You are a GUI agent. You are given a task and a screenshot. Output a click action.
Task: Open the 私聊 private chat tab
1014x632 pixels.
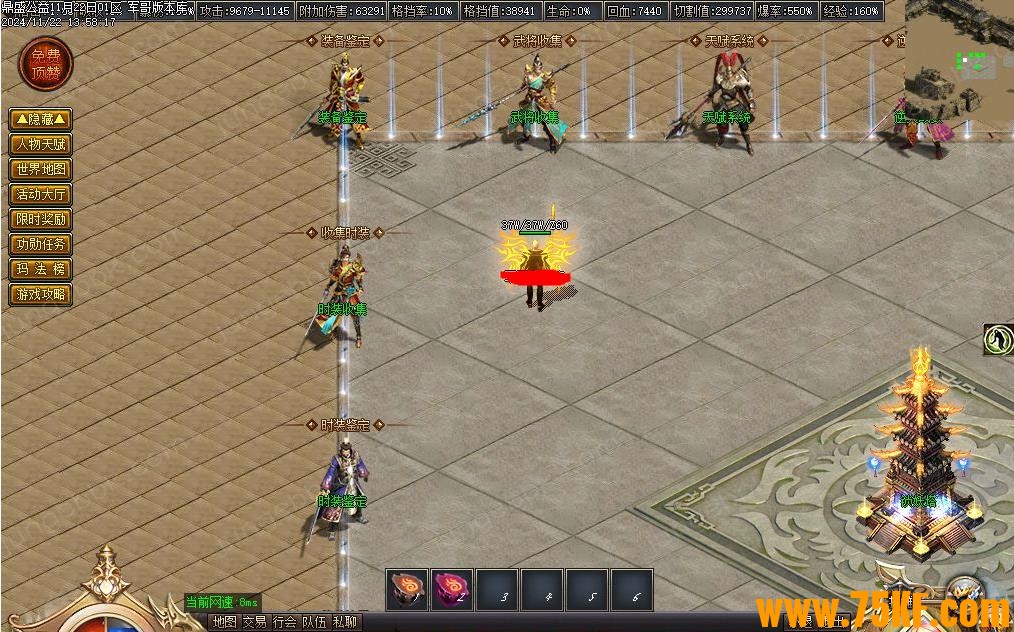[344, 622]
